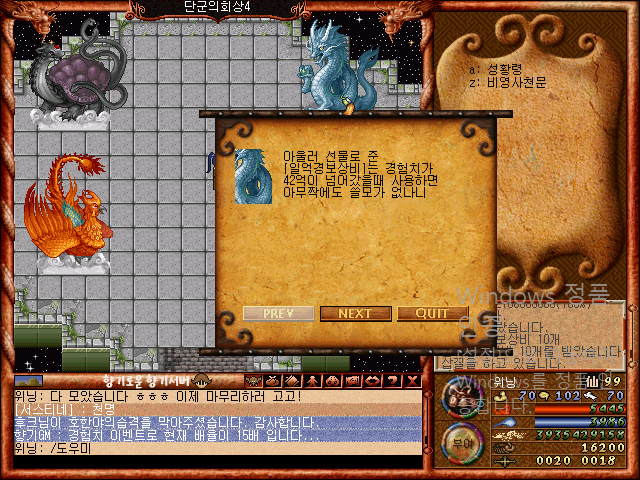Close the dialogue with QUIT

[x=432, y=313]
